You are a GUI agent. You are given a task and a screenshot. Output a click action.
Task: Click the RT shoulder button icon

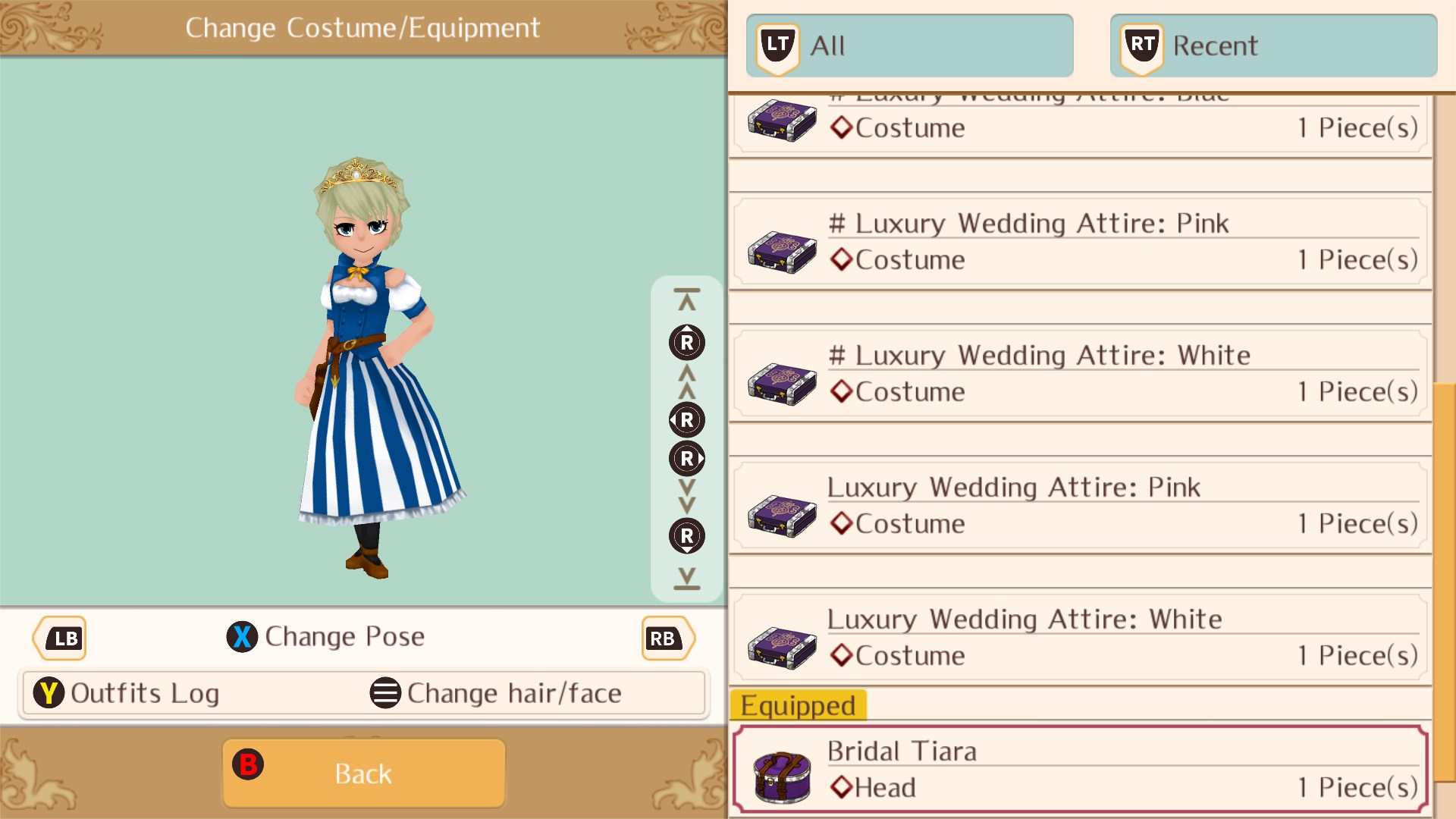tap(1140, 45)
